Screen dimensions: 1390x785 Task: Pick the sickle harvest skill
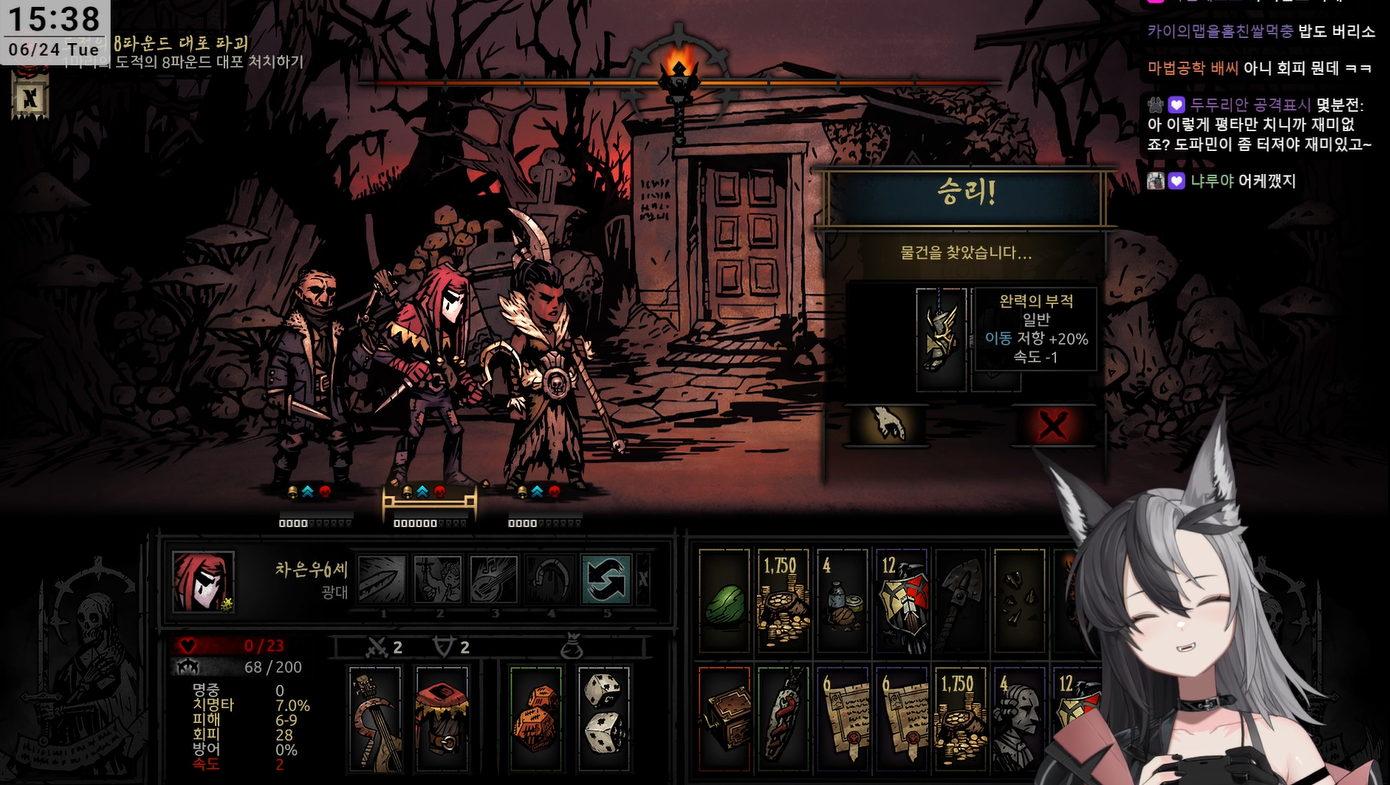tap(550, 579)
